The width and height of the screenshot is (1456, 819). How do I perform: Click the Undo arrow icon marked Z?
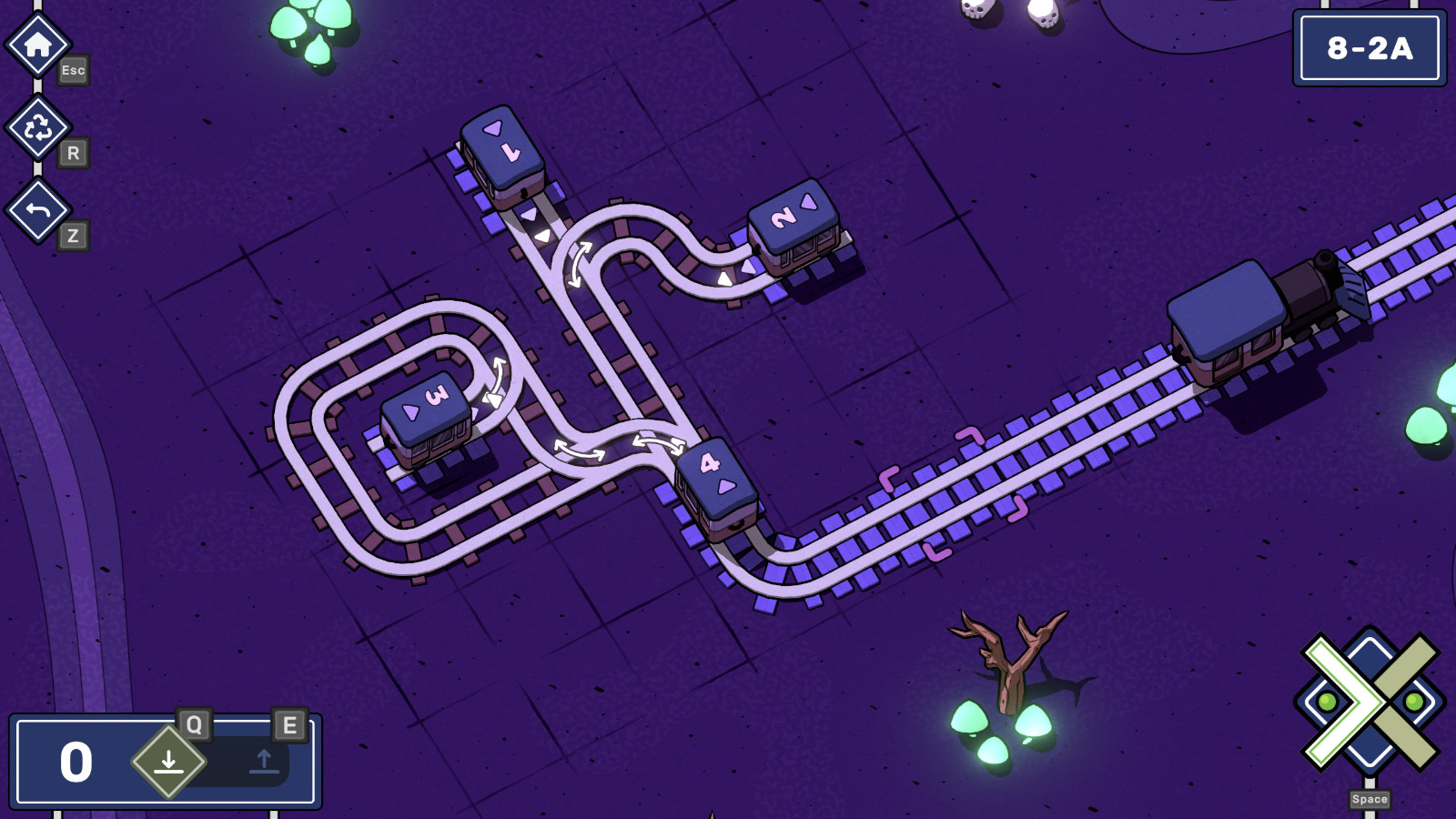(x=37, y=211)
